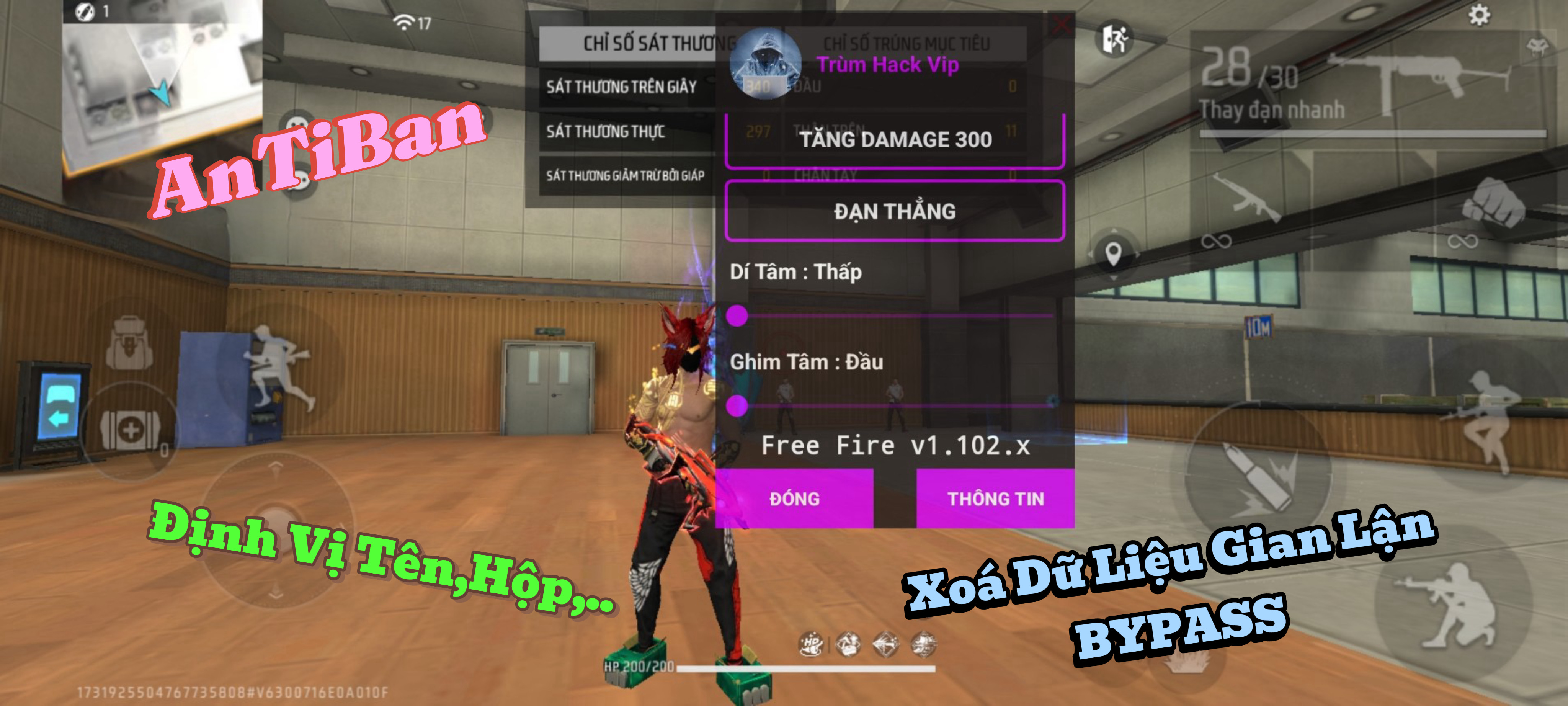Viewport: 1568px width, 706px height.
Task: Open the settings gear icon
Action: 1479,15
